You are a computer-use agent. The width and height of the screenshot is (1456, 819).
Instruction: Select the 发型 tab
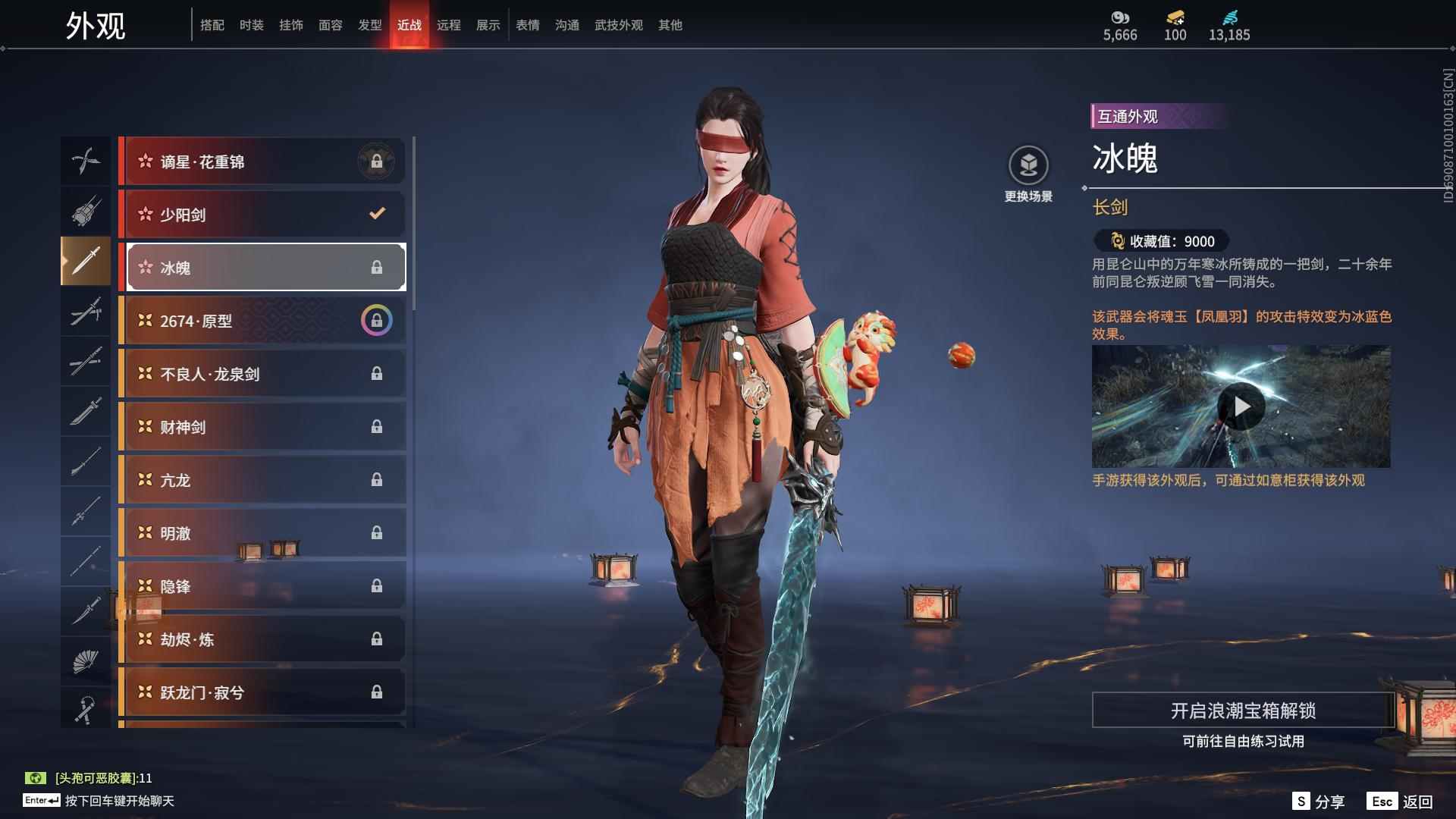[369, 25]
